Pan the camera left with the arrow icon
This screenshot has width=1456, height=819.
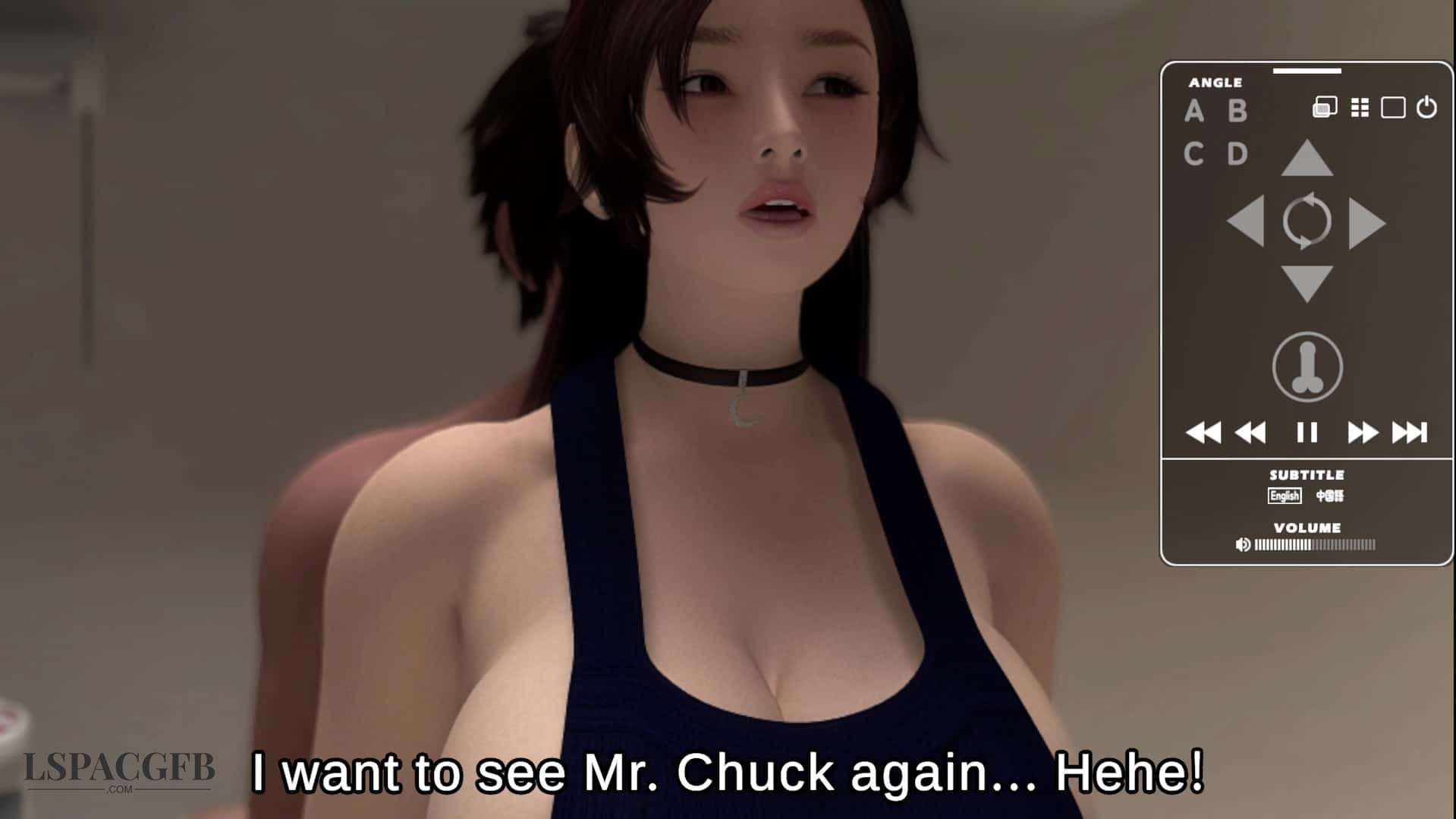pos(1244,221)
